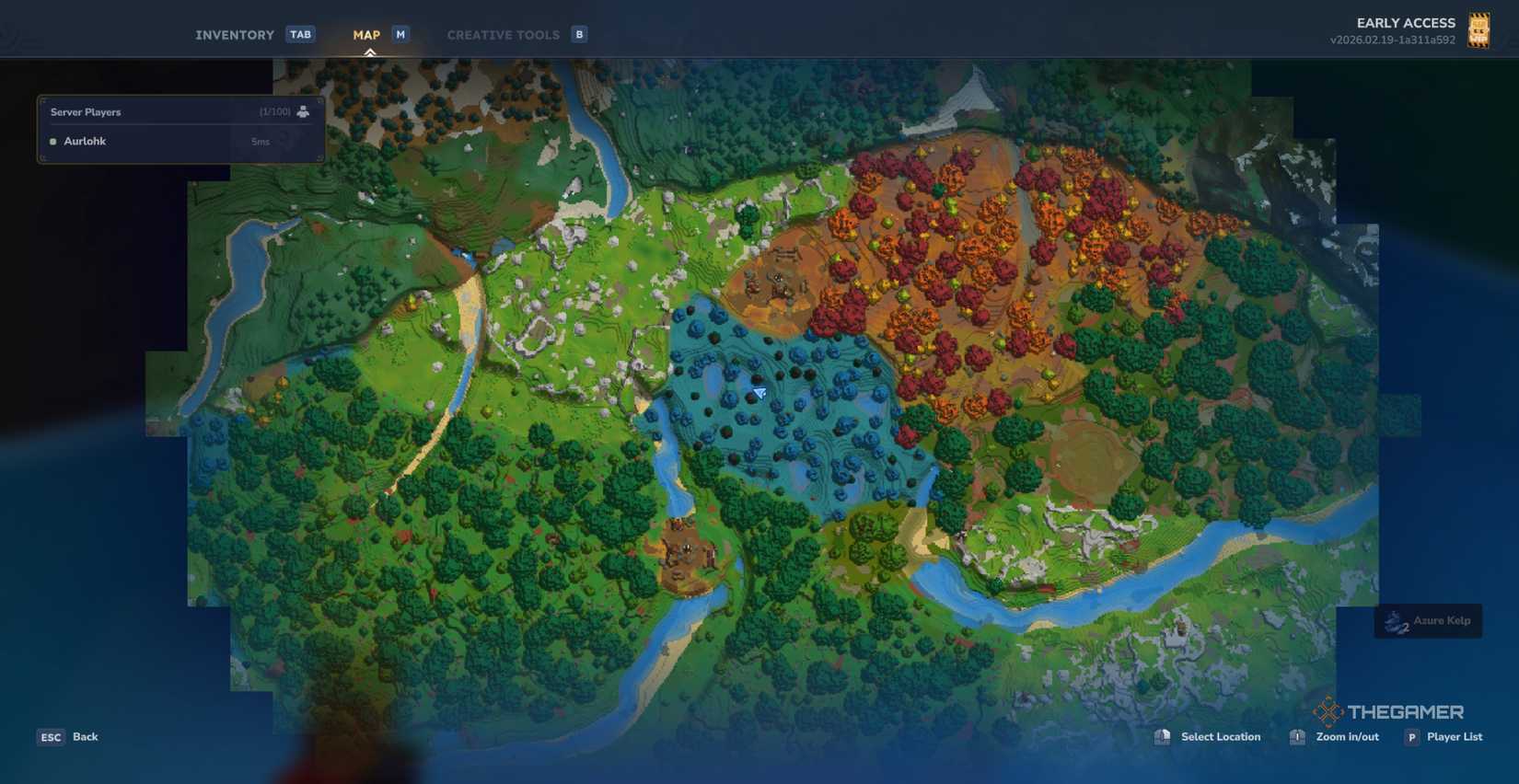Click the B keybind badge next to Creative Tools
The height and width of the screenshot is (784, 1519).
point(579,34)
